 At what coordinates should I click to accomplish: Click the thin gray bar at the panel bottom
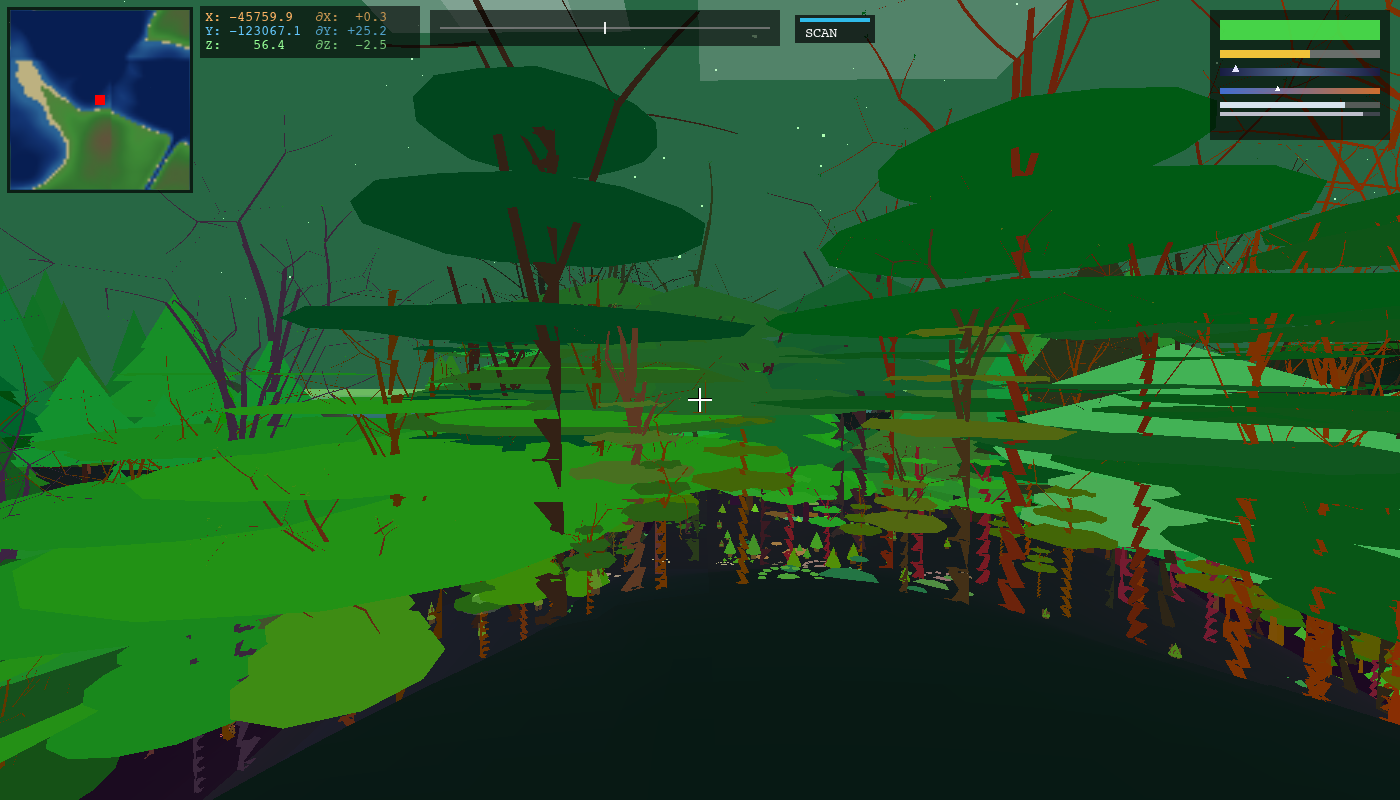1291,114
